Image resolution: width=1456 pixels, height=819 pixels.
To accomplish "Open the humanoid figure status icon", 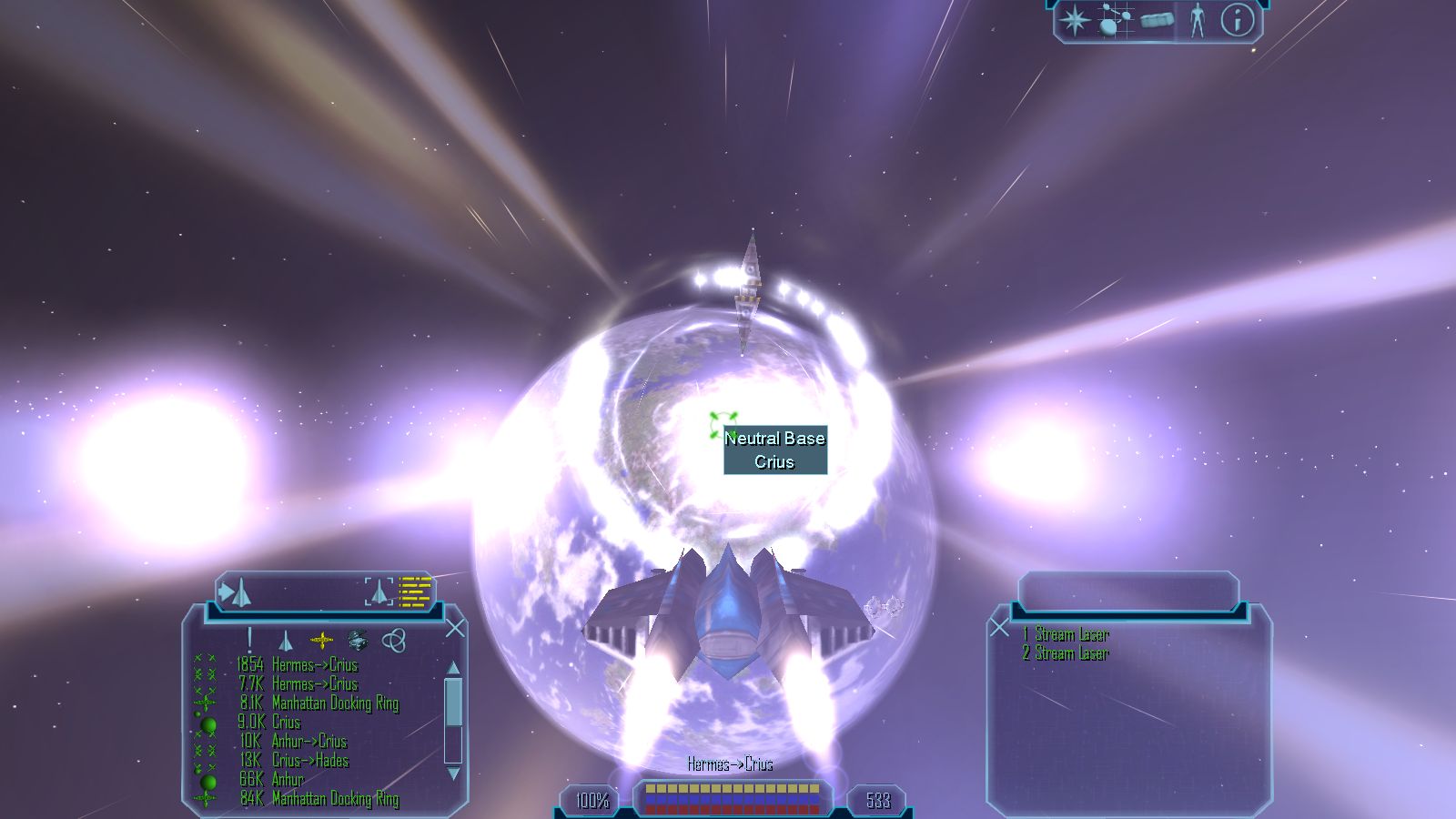I will (1197, 21).
